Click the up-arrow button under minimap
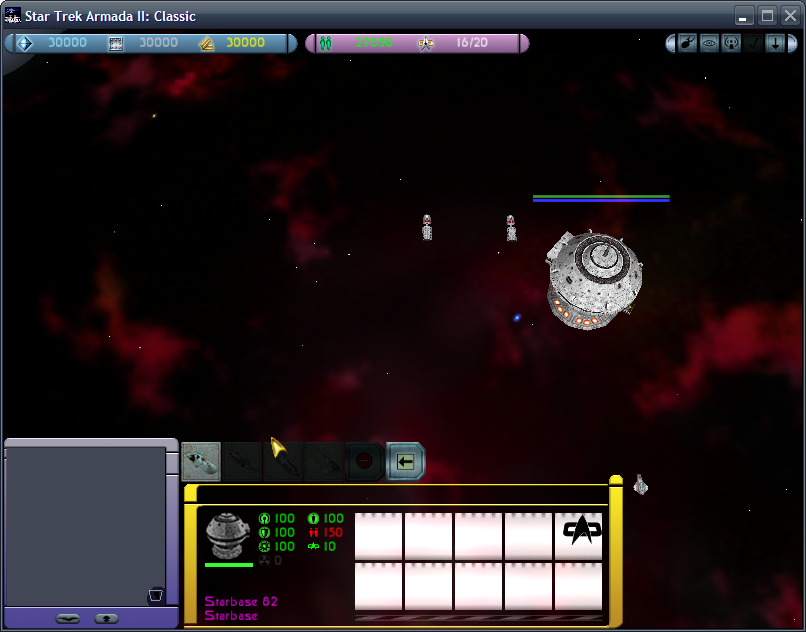 coord(107,618)
